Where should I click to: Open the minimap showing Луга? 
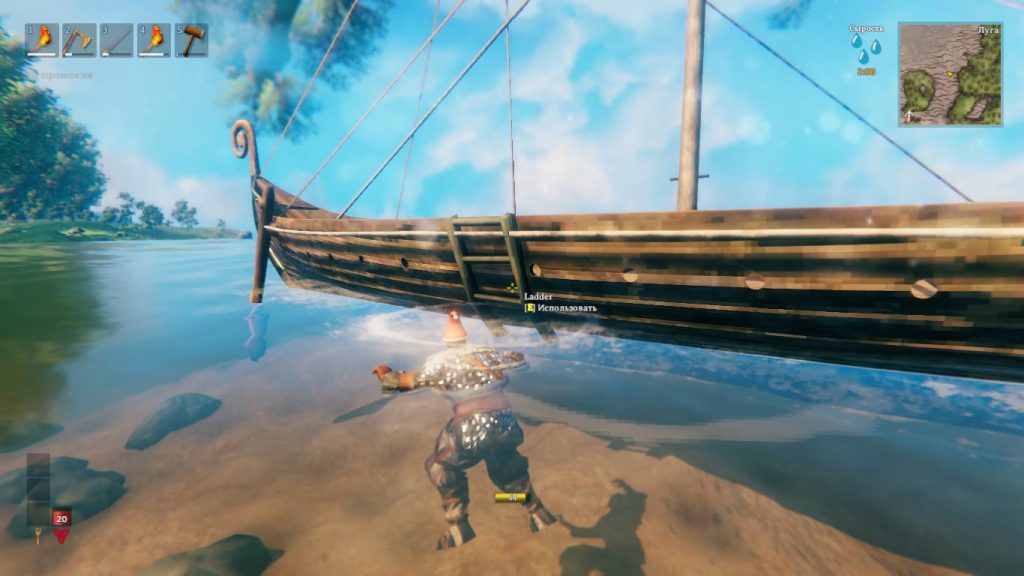[949, 74]
